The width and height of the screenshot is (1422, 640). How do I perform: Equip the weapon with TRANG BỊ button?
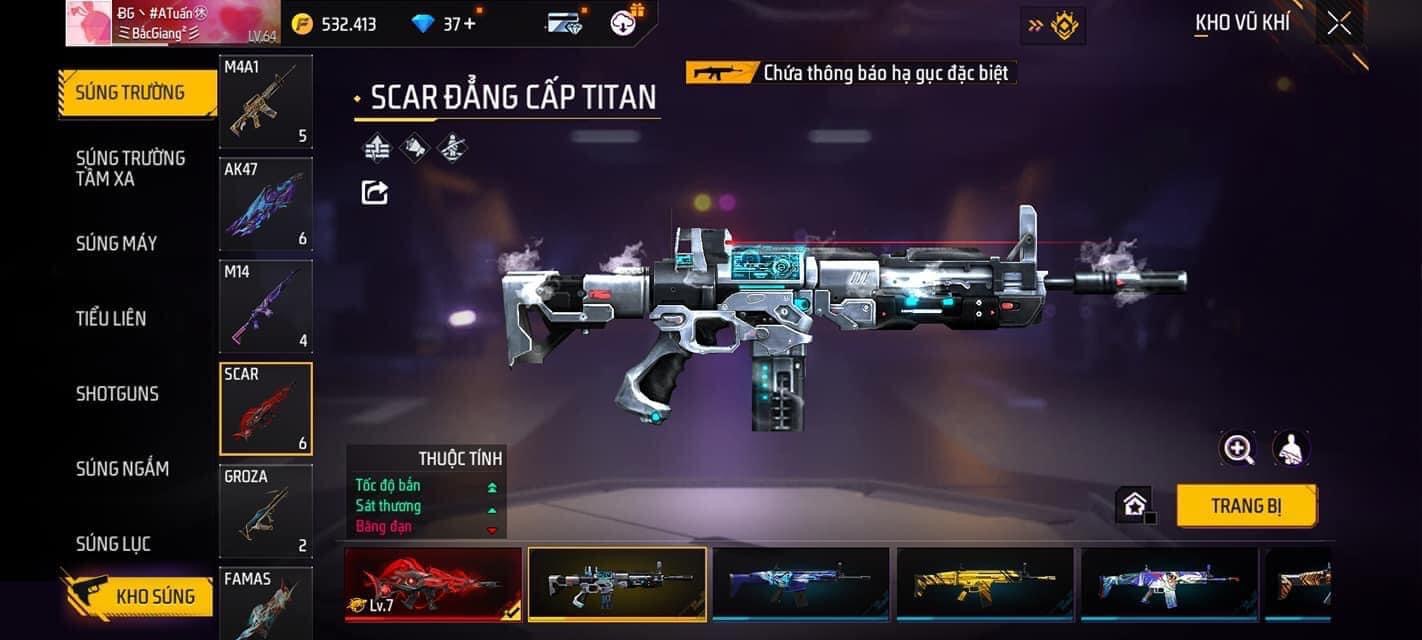tap(1245, 506)
